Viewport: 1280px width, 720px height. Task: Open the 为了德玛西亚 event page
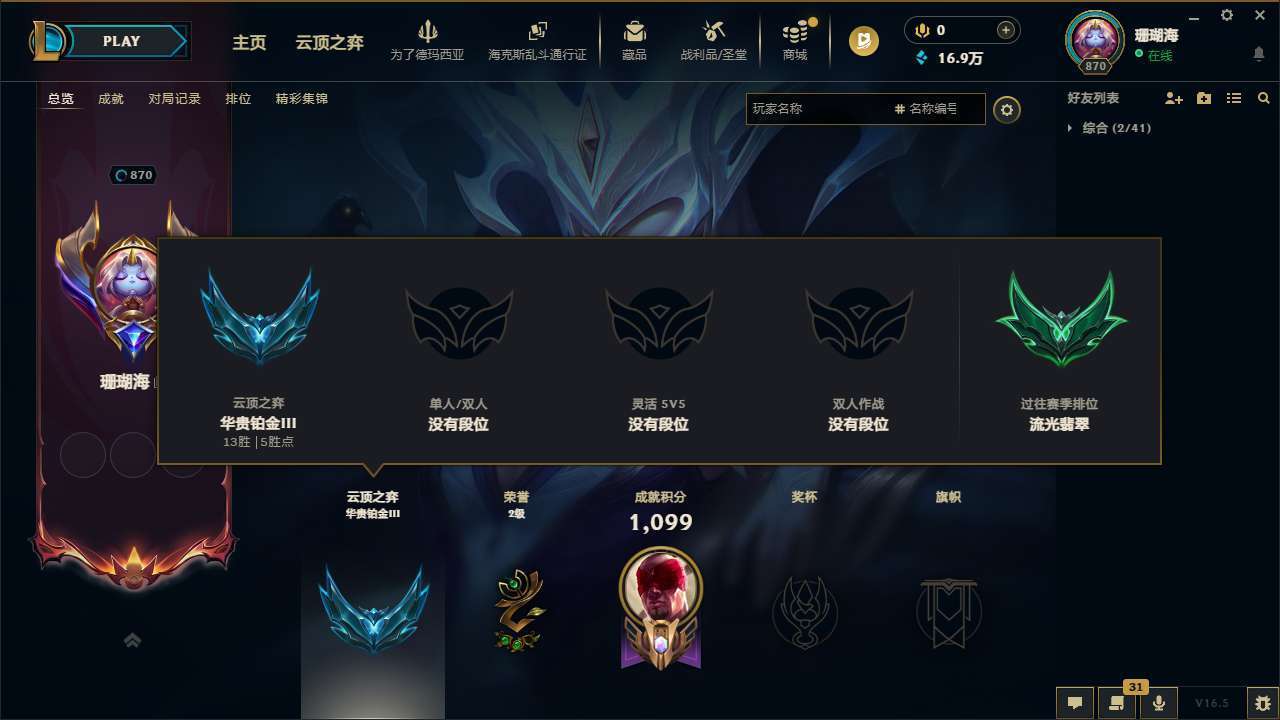coord(428,42)
